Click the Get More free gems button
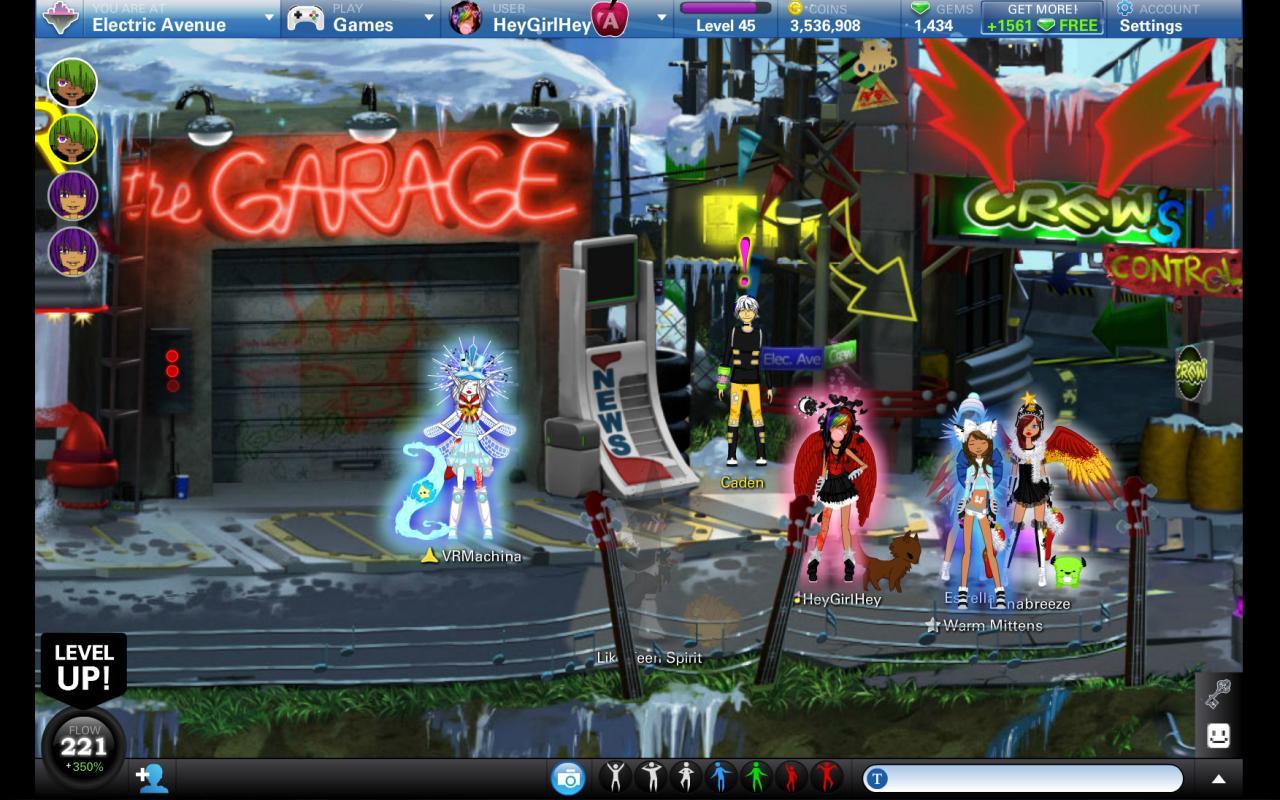1280x800 pixels. tap(1042, 18)
